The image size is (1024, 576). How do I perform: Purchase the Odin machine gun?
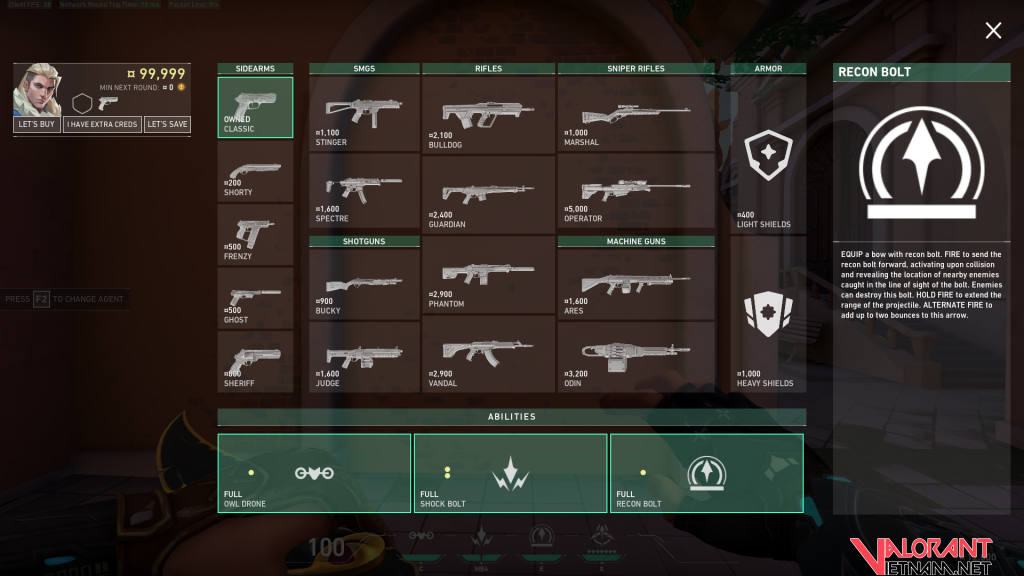pyautogui.click(x=636, y=356)
